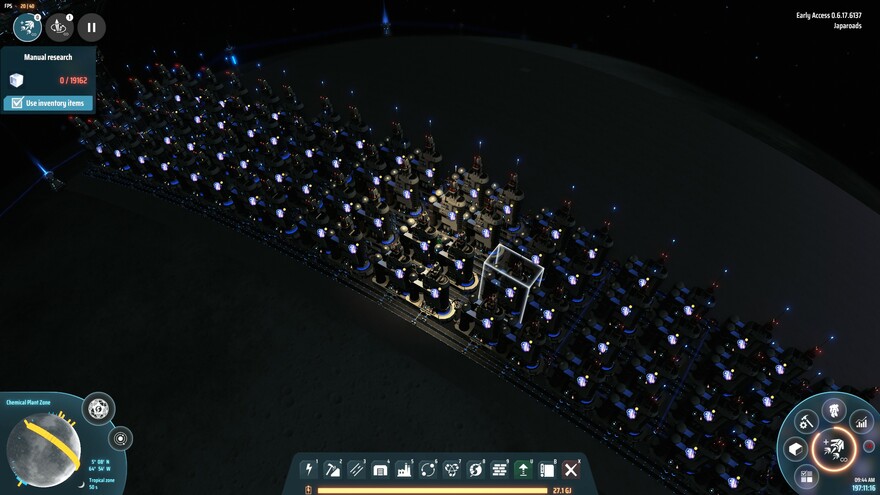Activate the X dismantle tool

pyautogui.click(x=571, y=469)
